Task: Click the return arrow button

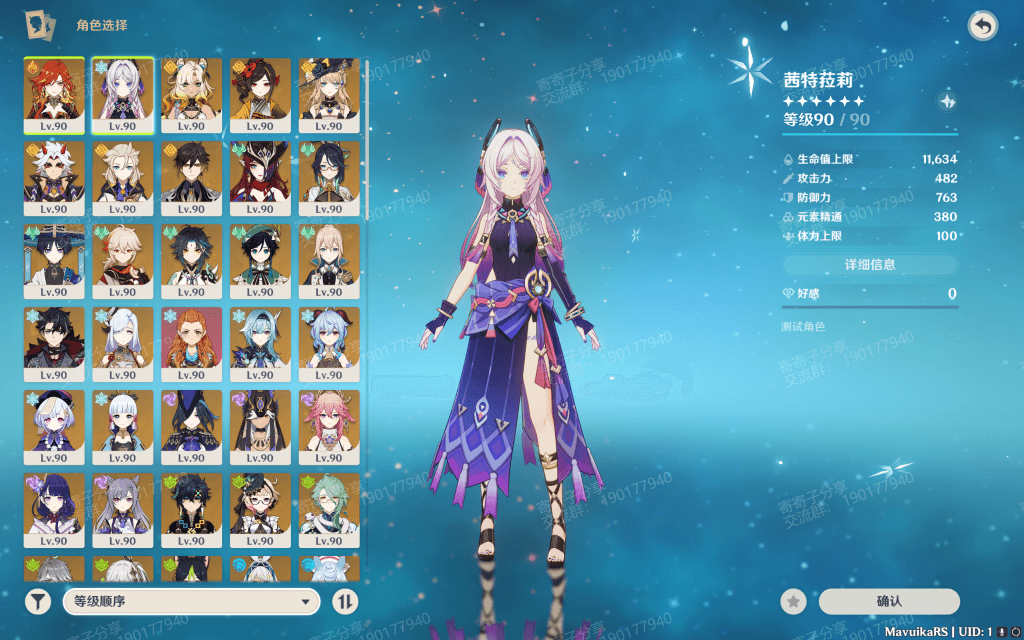Action: point(983,27)
